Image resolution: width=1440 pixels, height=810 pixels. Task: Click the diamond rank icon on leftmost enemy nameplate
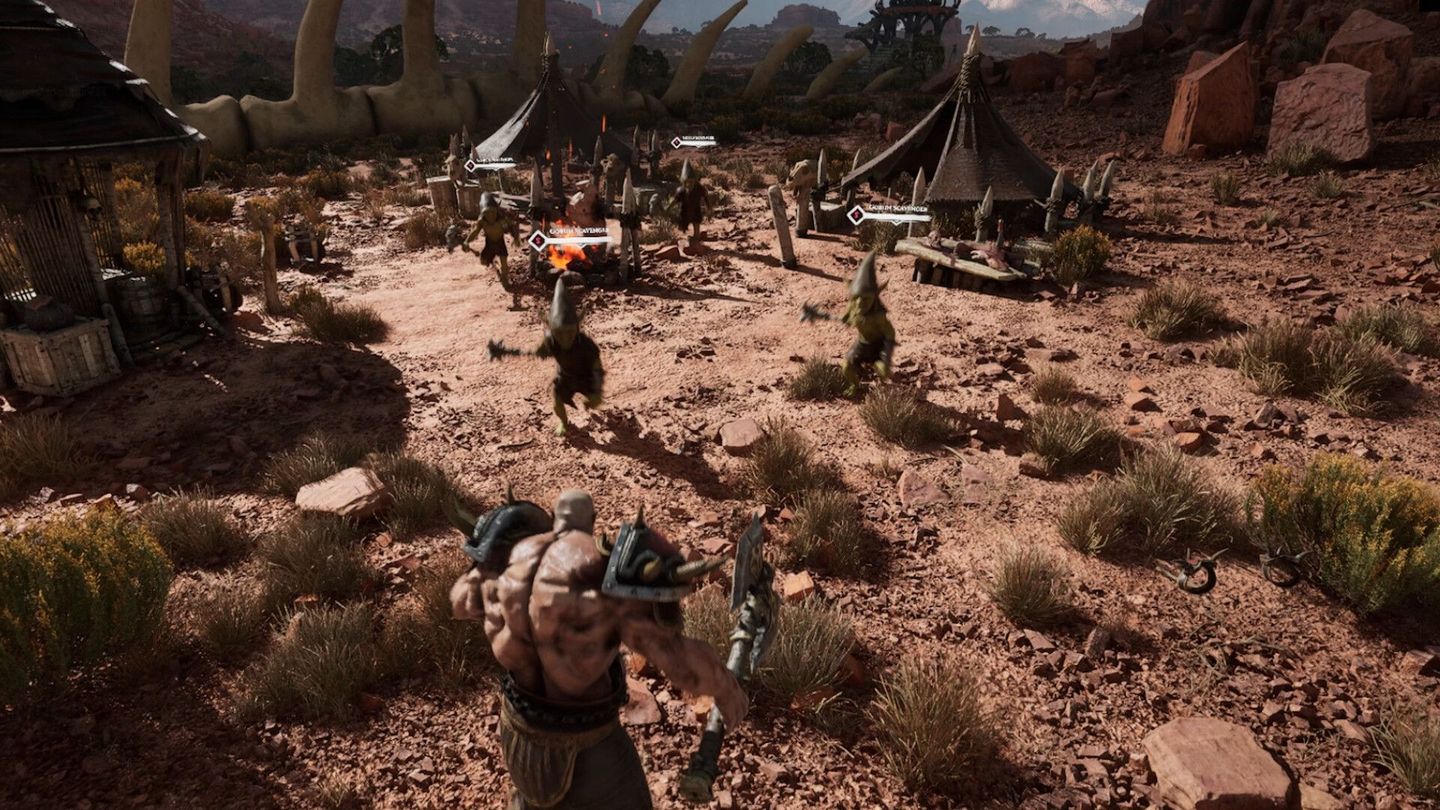[x=471, y=166]
